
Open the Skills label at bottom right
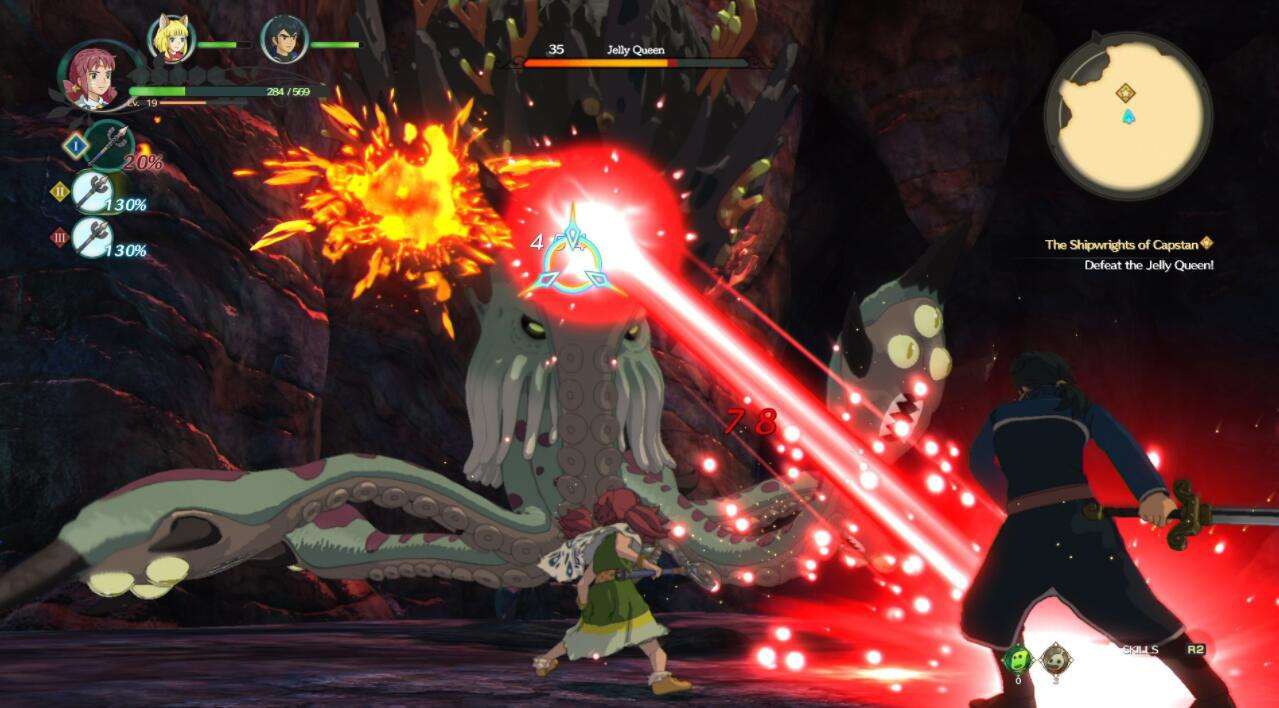coord(1140,650)
